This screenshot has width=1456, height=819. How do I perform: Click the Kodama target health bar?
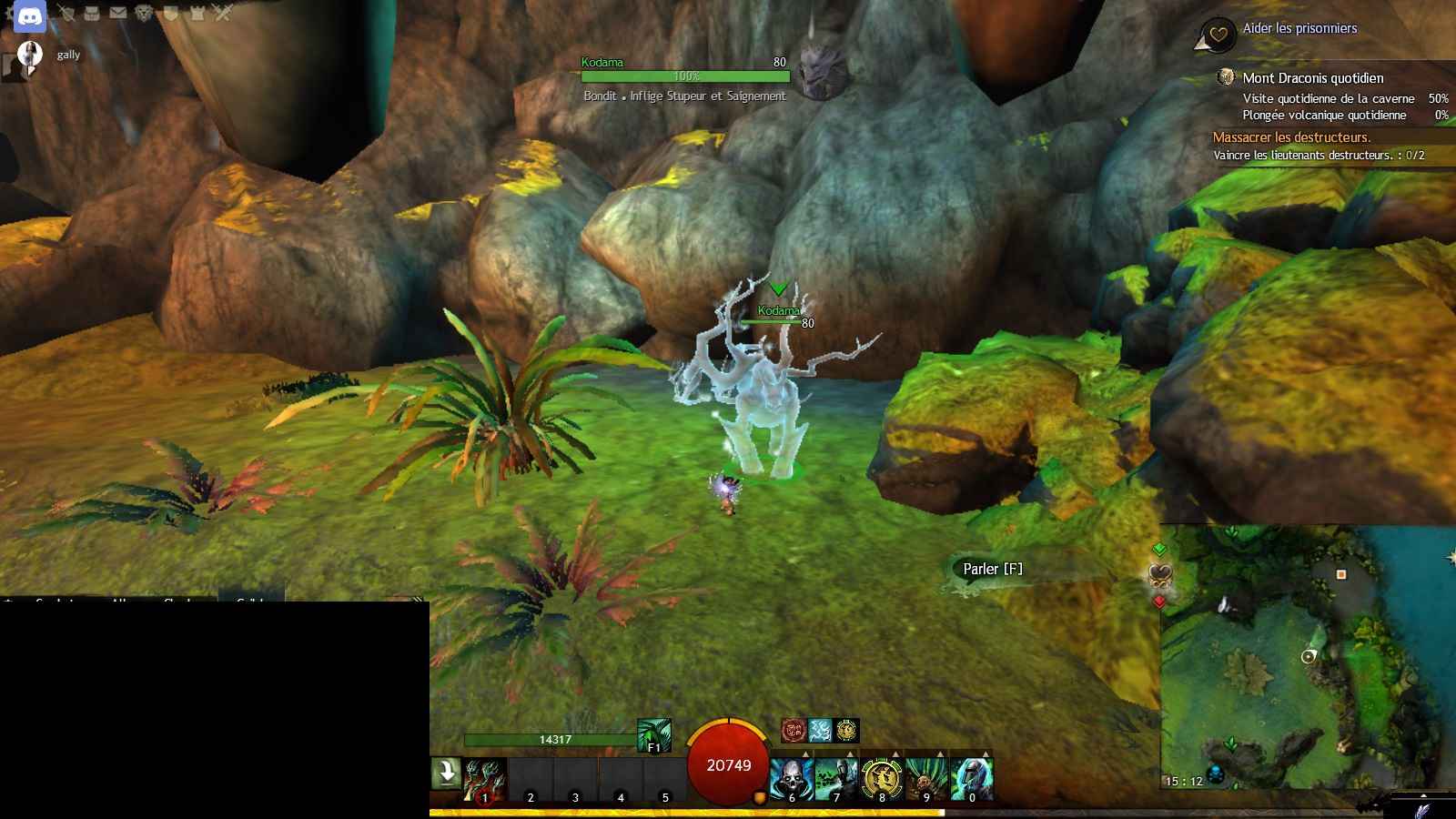(x=685, y=76)
